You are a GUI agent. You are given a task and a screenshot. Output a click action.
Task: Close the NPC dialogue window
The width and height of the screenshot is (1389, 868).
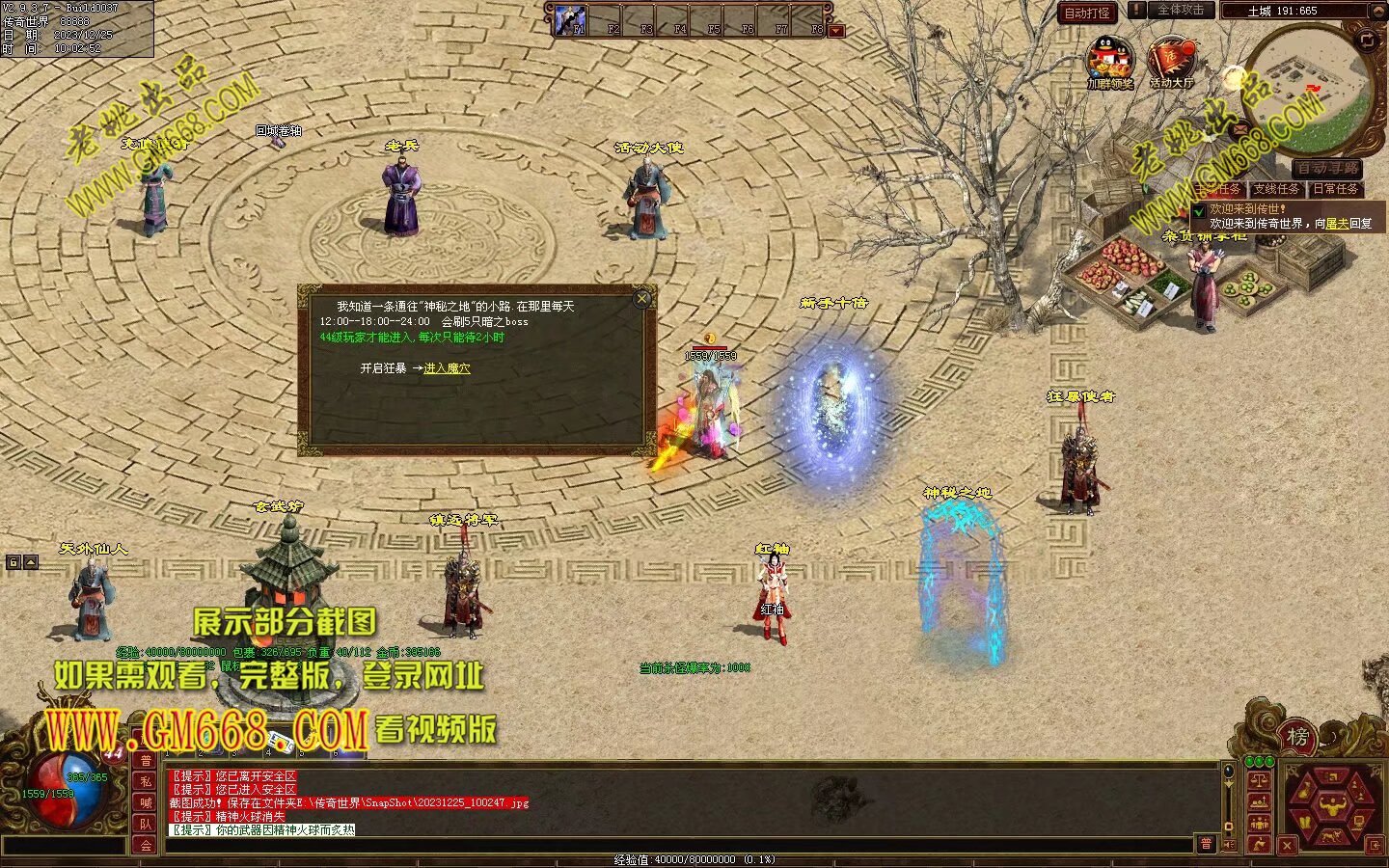(642, 299)
